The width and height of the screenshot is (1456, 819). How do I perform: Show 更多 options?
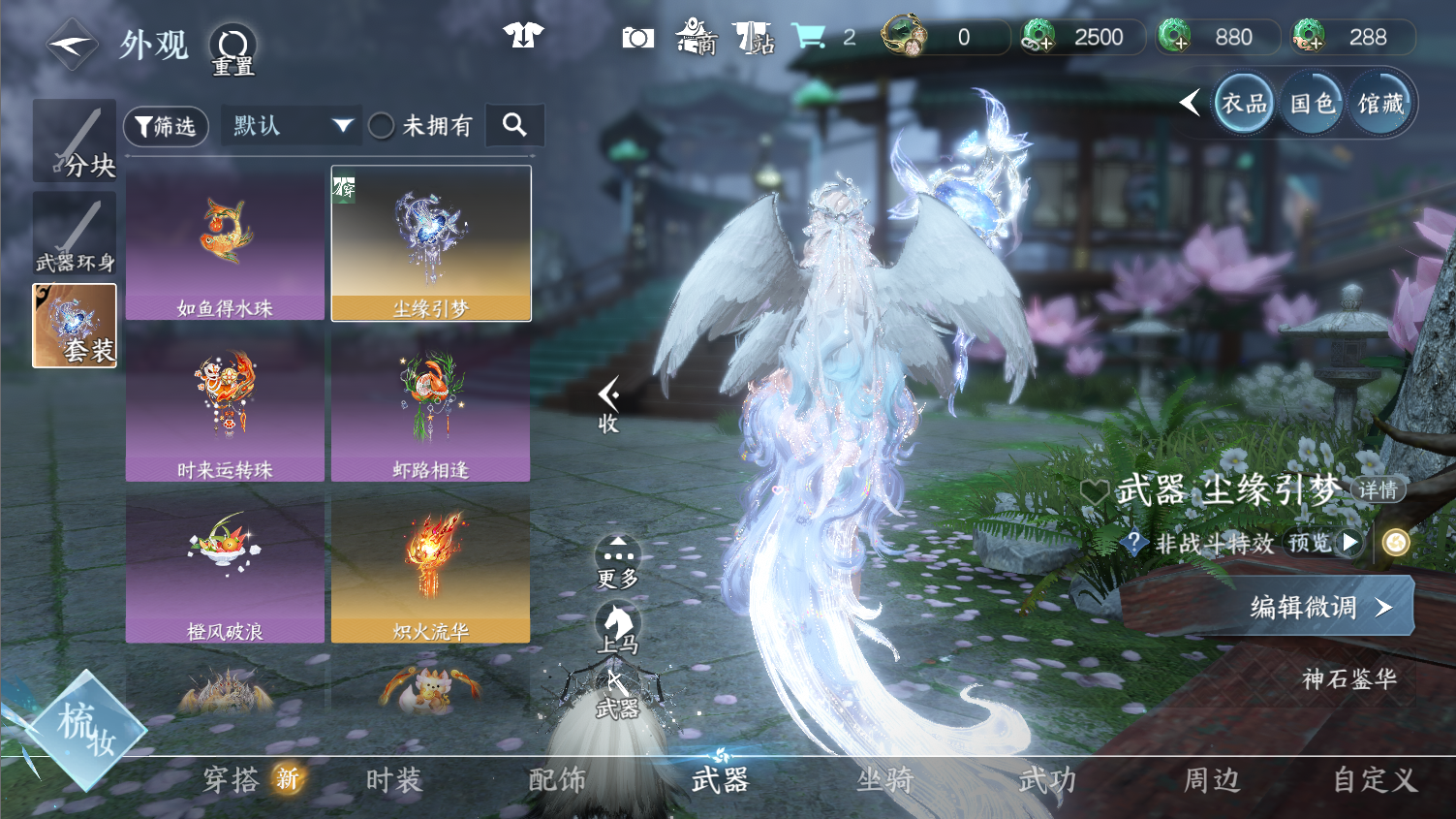click(x=617, y=562)
